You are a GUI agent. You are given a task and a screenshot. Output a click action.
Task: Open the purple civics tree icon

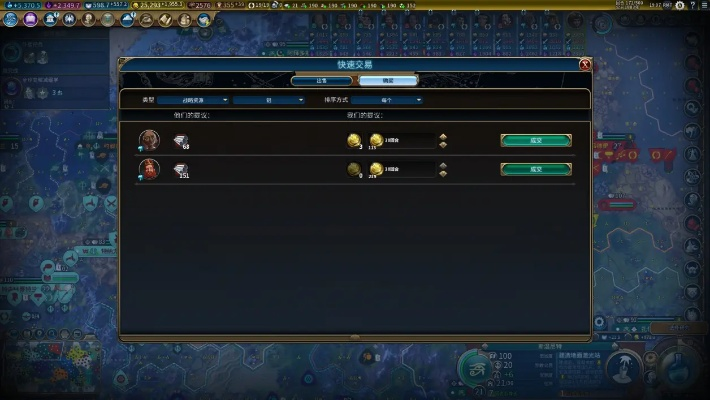pyautogui.click(x=30, y=19)
